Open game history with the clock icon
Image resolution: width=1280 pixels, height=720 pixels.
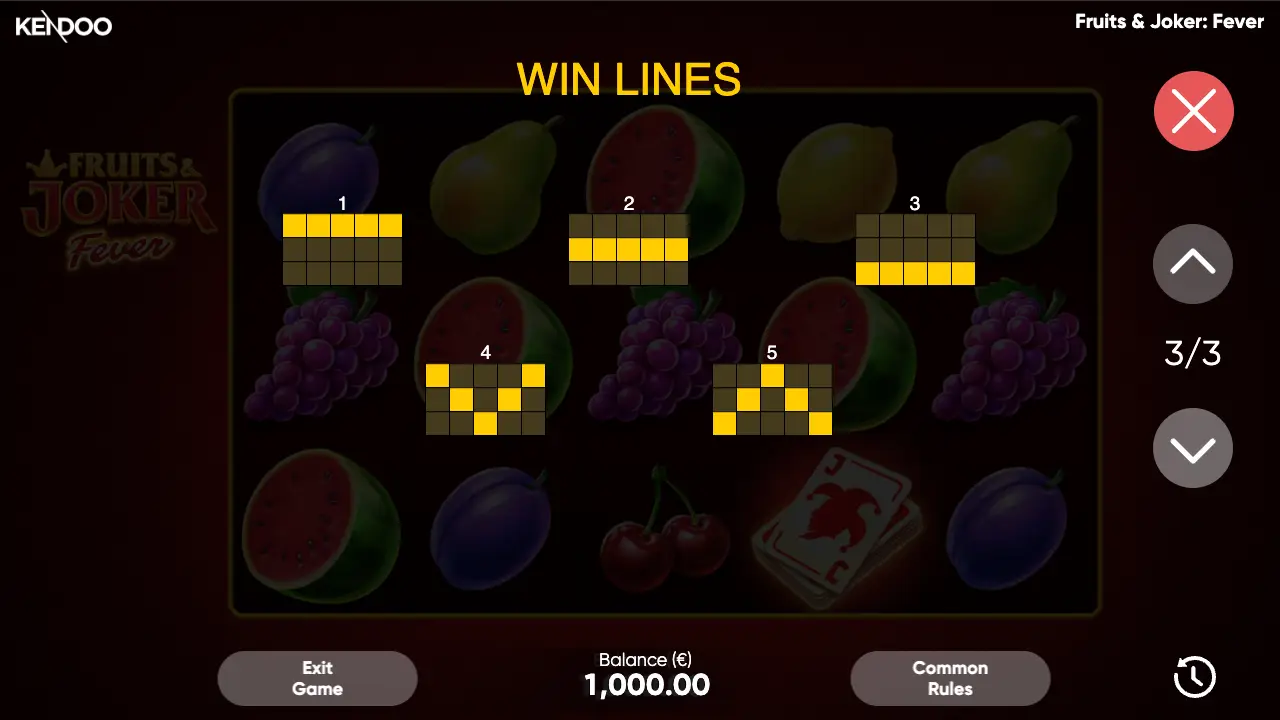click(x=1192, y=677)
